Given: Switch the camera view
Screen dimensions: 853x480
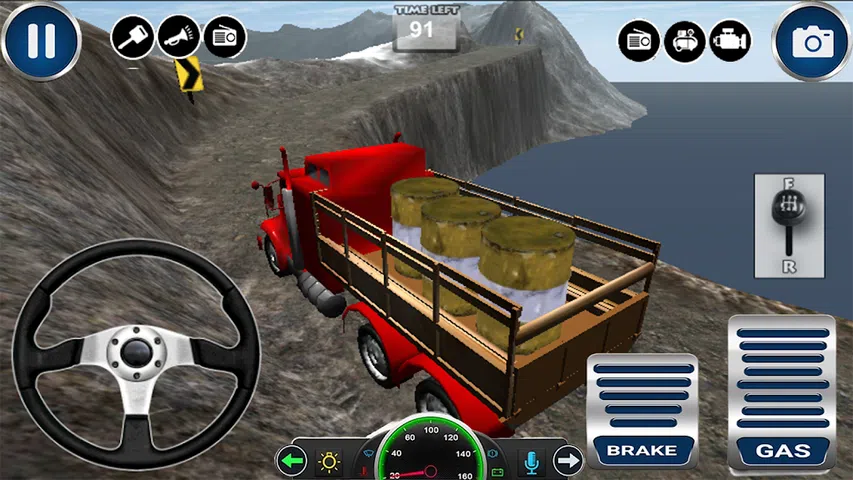Looking at the screenshot, I should click(812, 41).
